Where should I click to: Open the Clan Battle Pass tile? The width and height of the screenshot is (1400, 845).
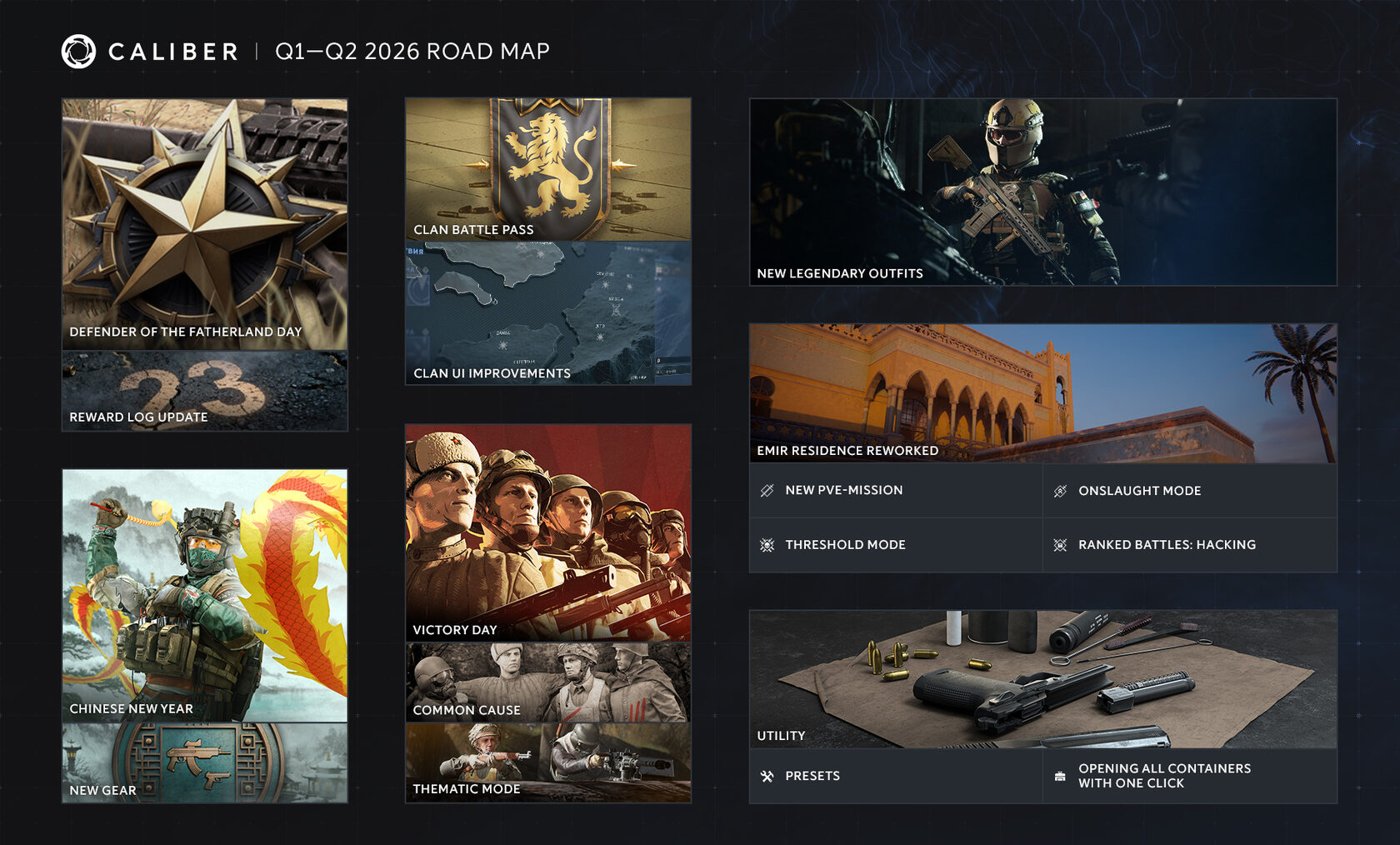click(x=547, y=169)
